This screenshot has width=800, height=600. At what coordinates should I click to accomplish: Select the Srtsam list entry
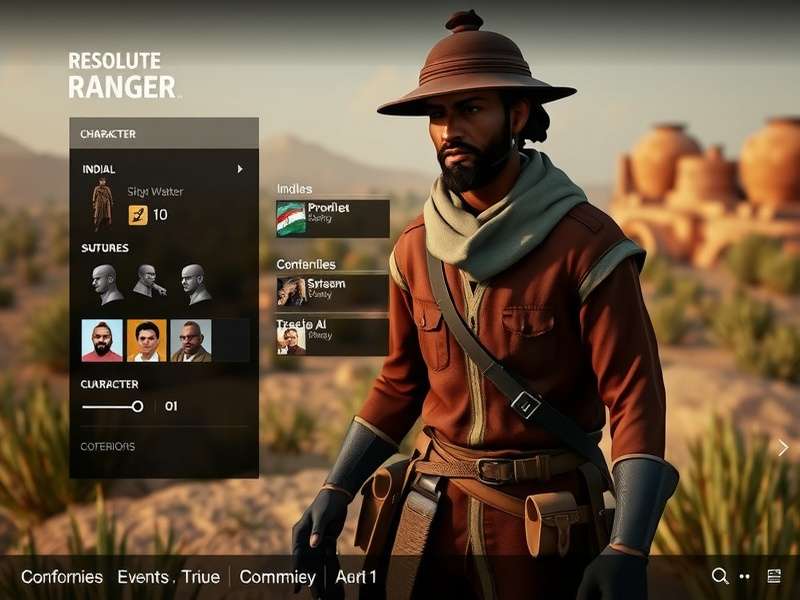(x=332, y=290)
